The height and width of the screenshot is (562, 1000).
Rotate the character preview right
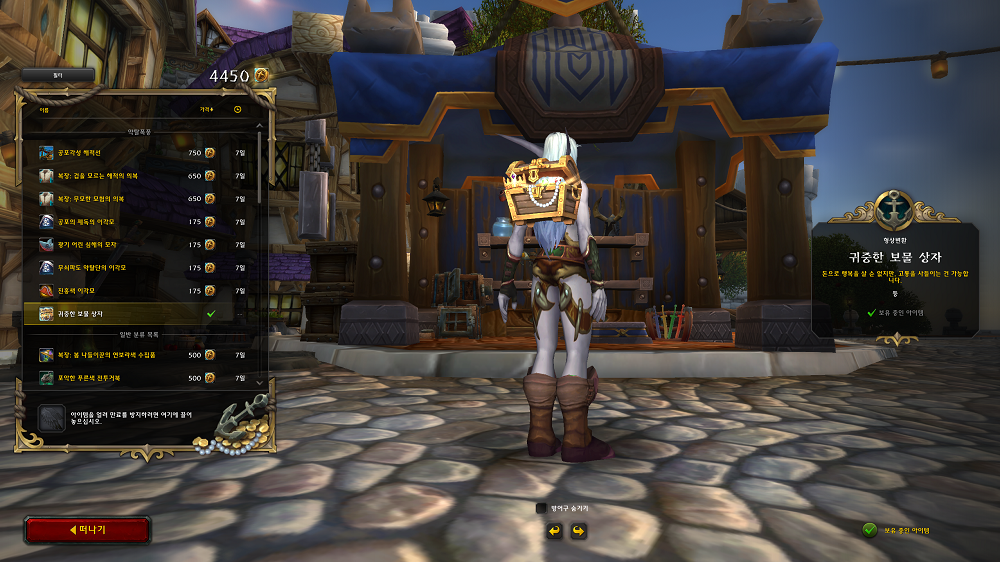577,530
